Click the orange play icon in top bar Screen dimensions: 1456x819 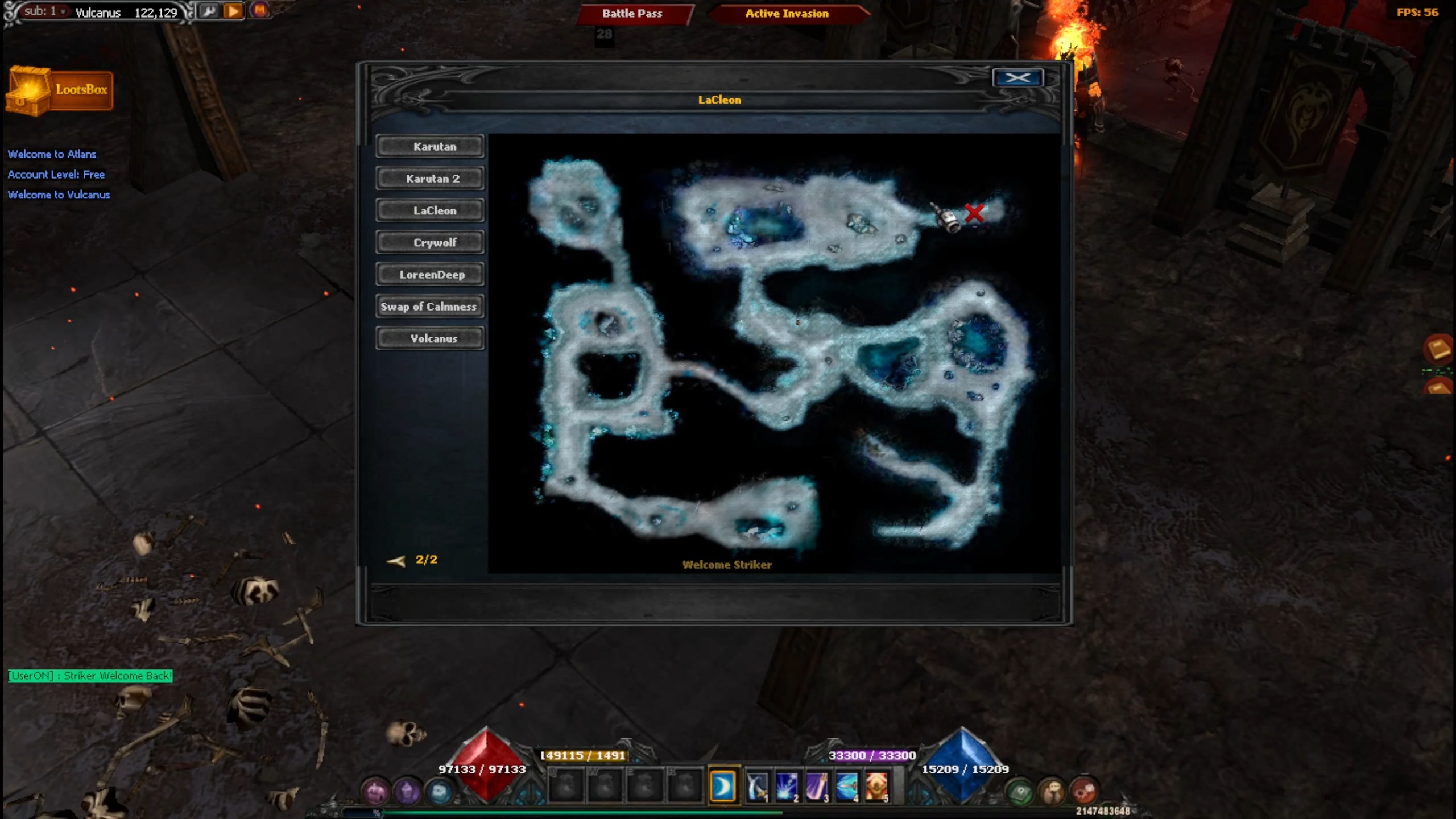tap(234, 10)
